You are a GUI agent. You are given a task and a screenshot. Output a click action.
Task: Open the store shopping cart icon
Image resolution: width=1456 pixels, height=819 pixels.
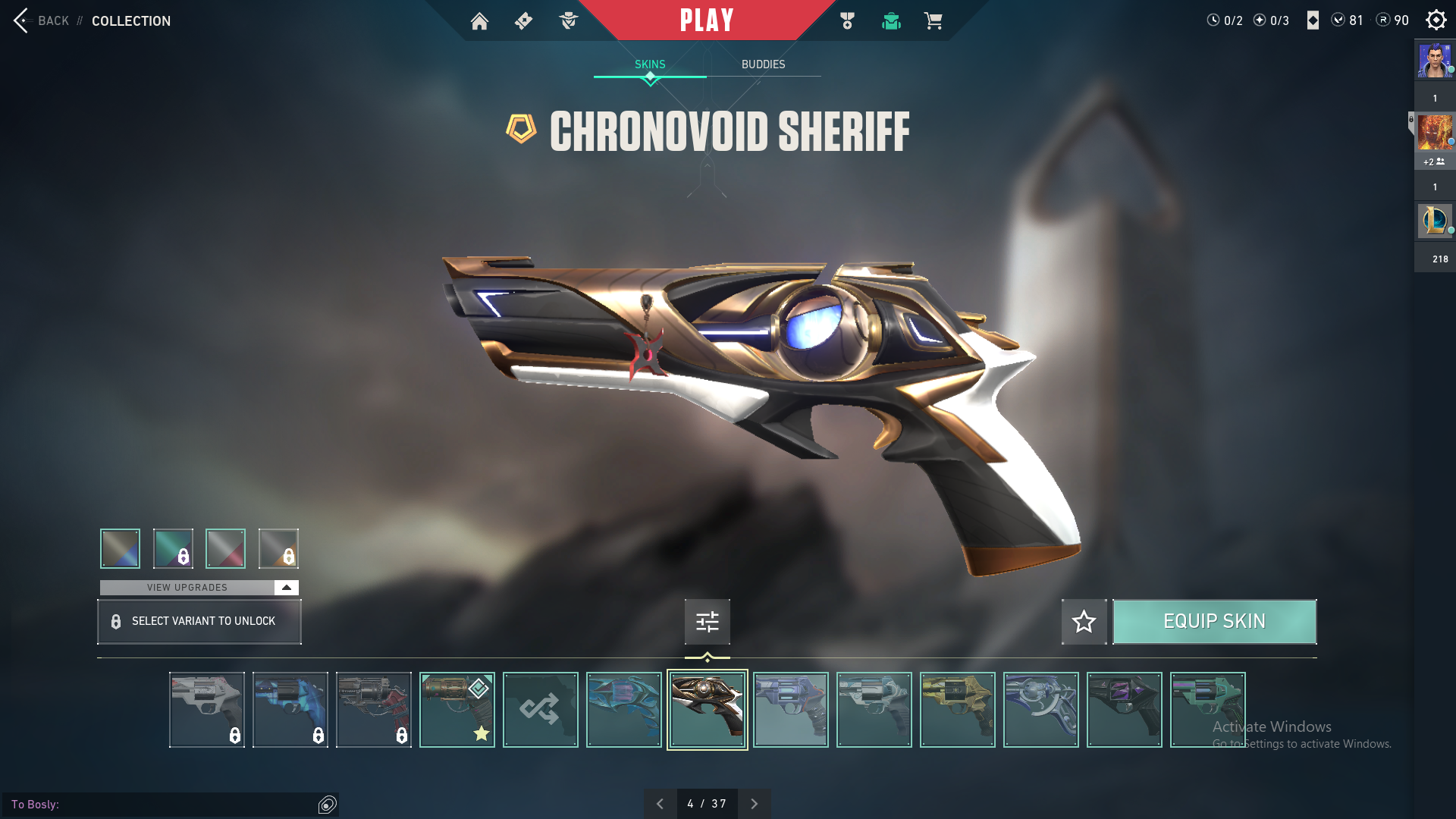click(x=933, y=21)
